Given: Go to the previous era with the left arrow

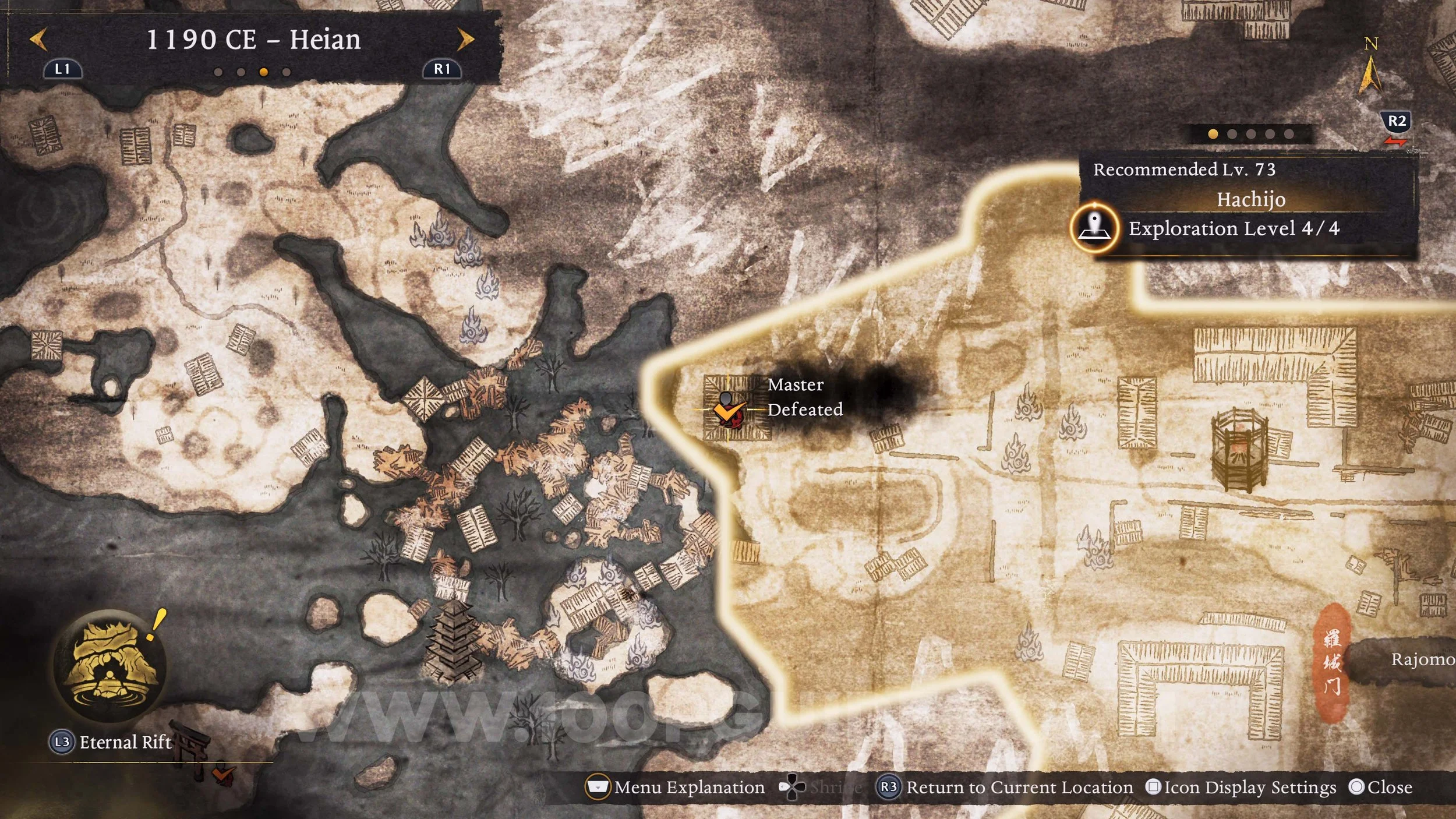Looking at the screenshot, I should [38, 40].
